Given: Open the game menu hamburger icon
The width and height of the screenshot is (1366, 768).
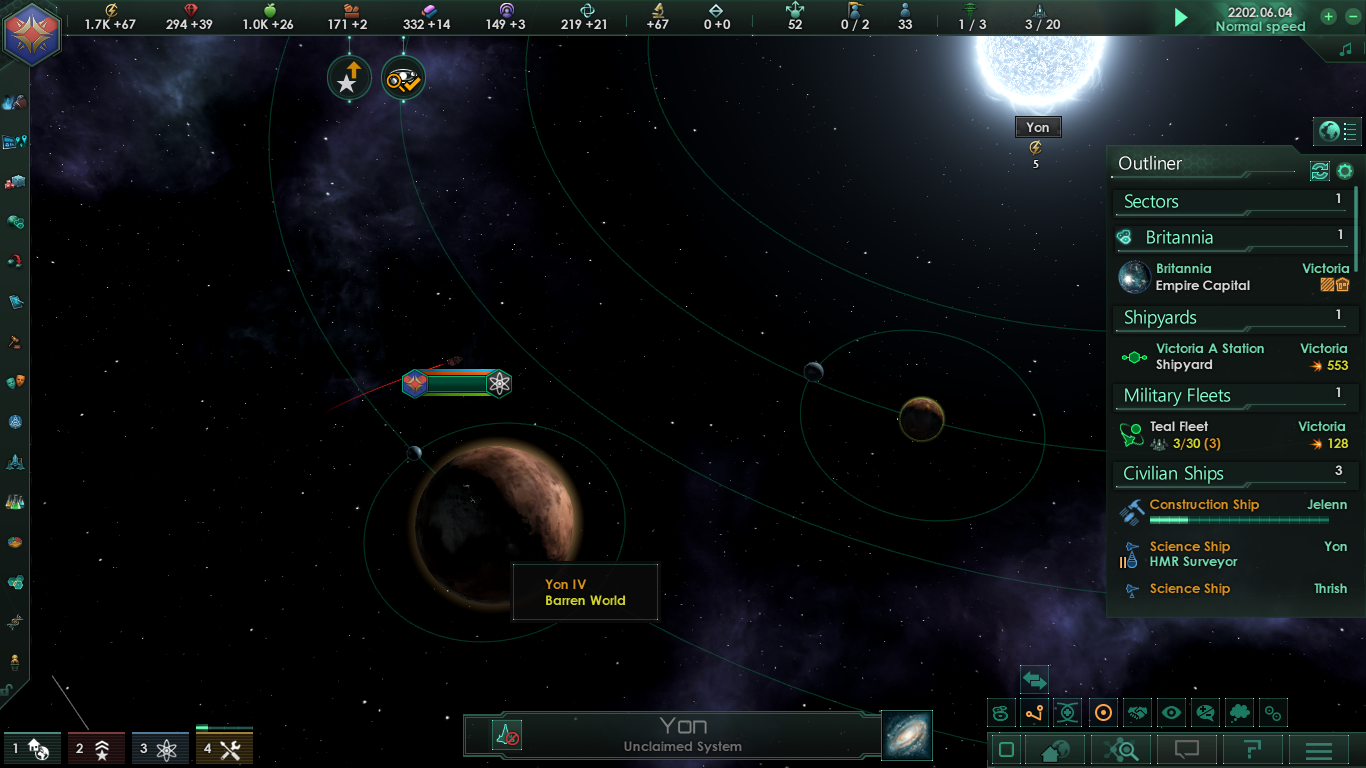Looking at the screenshot, I should [x=1317, y=748].
